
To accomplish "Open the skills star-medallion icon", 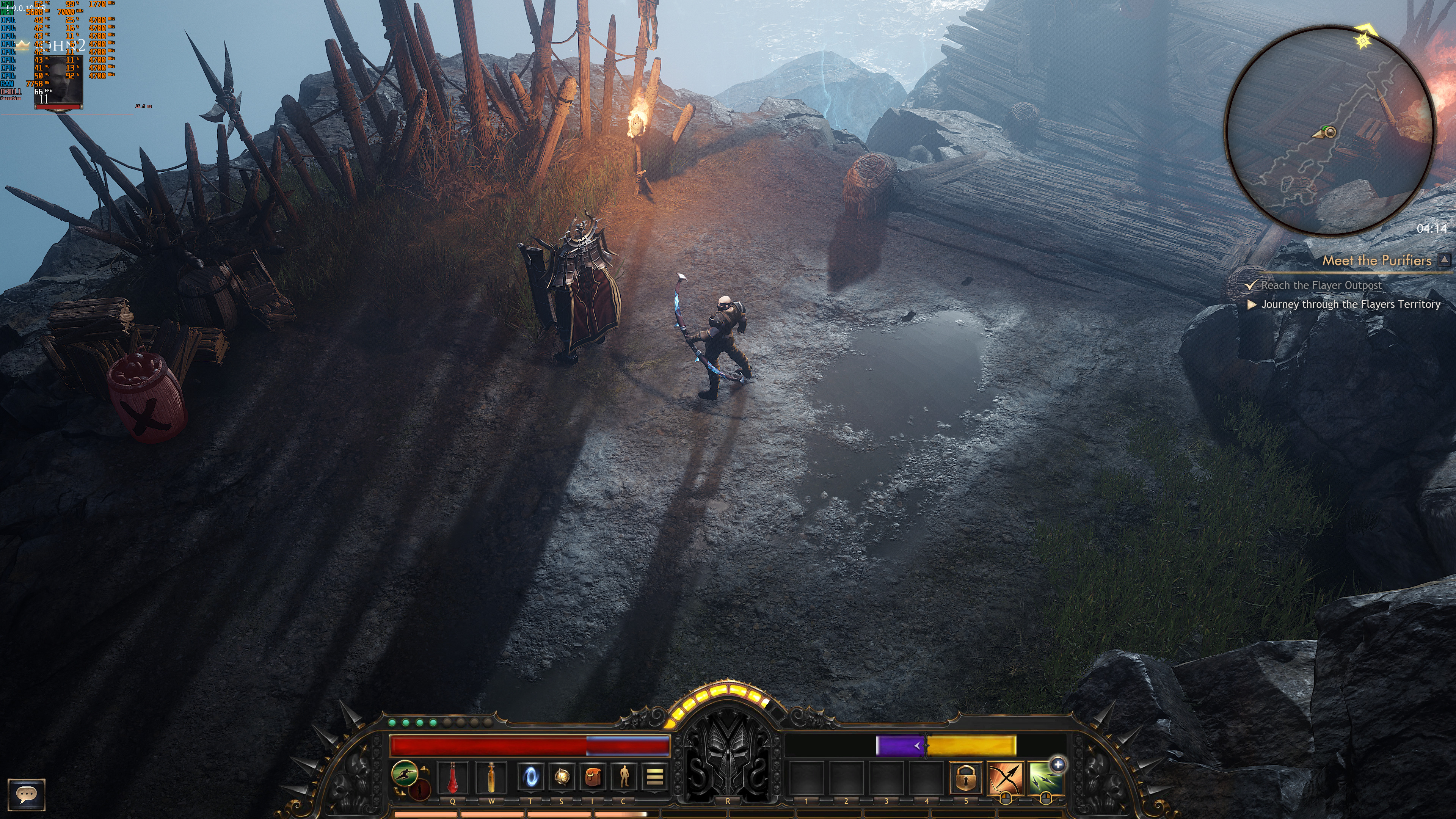I will (561, 778).
